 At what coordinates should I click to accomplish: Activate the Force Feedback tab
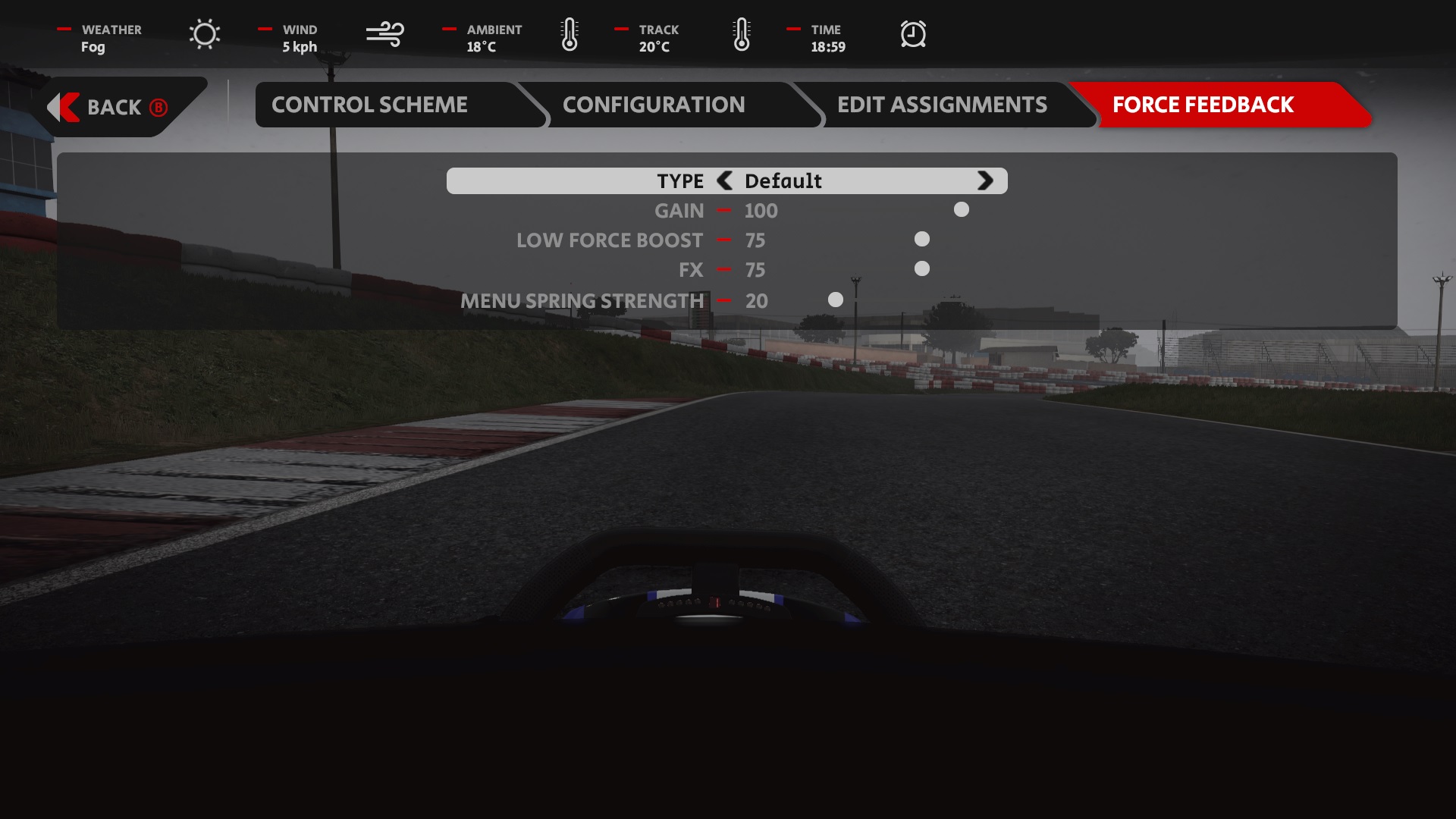1202,105
